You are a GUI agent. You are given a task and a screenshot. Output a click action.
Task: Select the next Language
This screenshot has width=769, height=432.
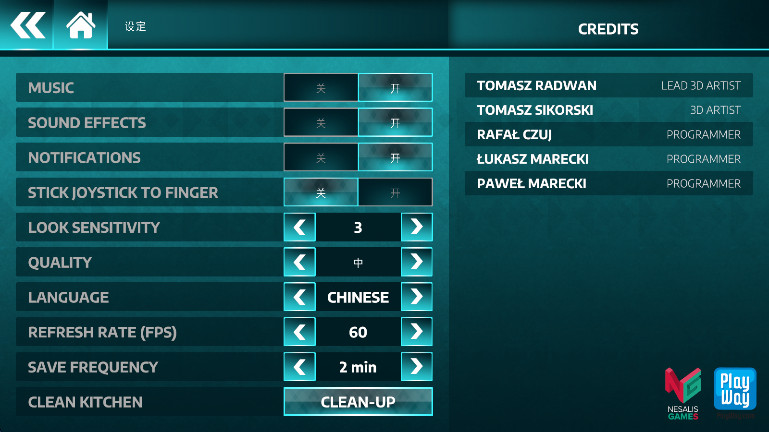coord(417,297)
